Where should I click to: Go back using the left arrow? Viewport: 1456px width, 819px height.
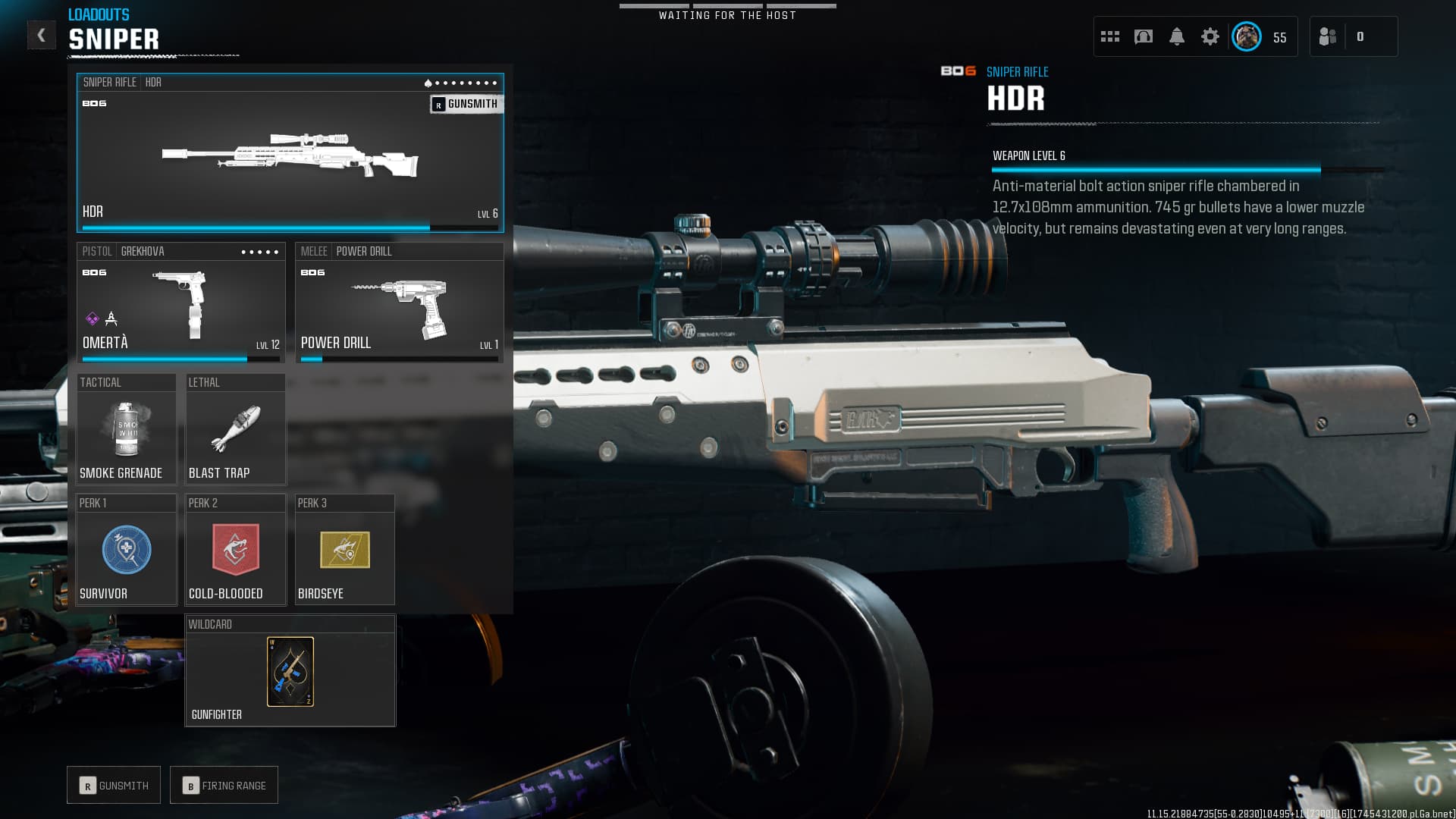pos(42,34)
